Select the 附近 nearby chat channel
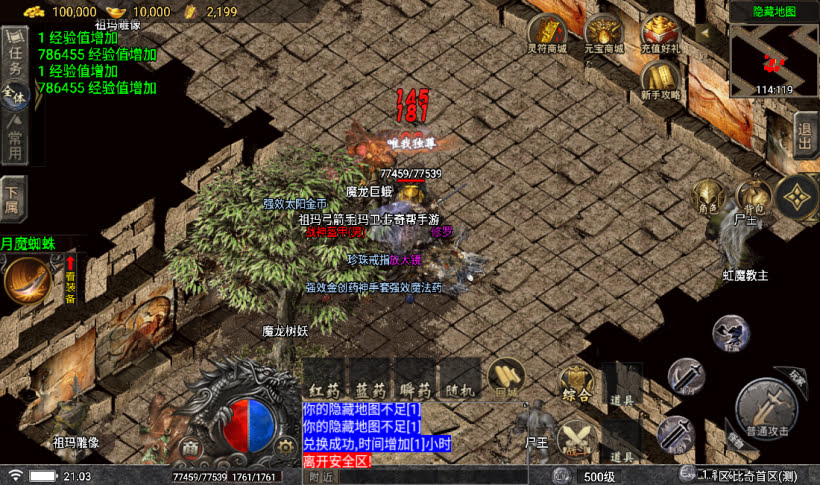Viewport: 820px width, 485px height. click(x=321, y=477)
